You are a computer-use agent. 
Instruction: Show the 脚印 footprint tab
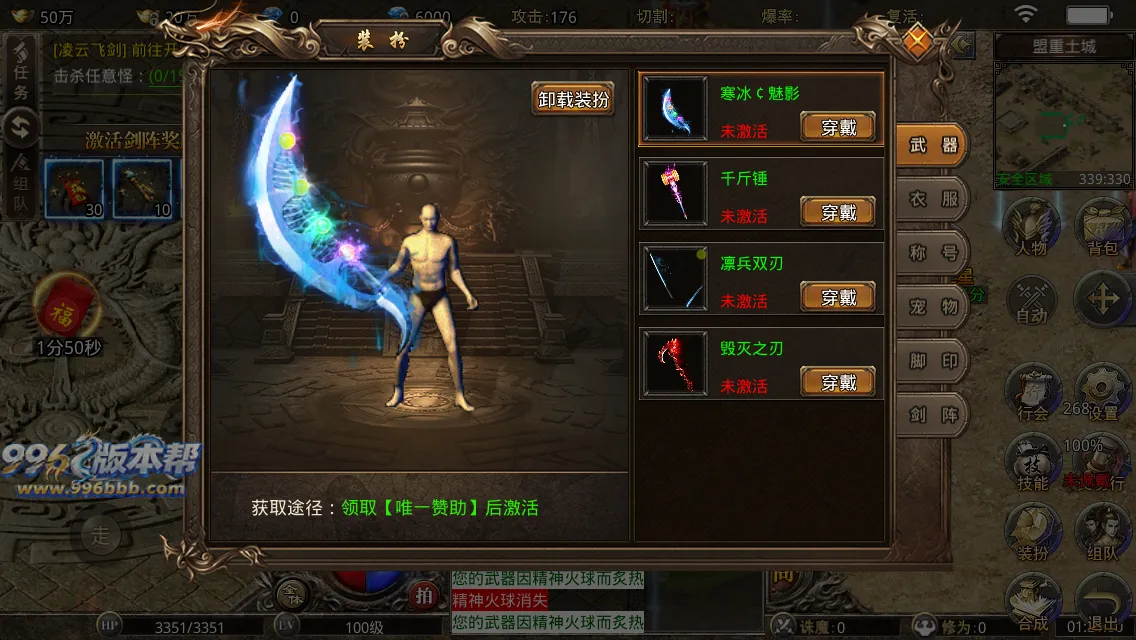[933, 361]
